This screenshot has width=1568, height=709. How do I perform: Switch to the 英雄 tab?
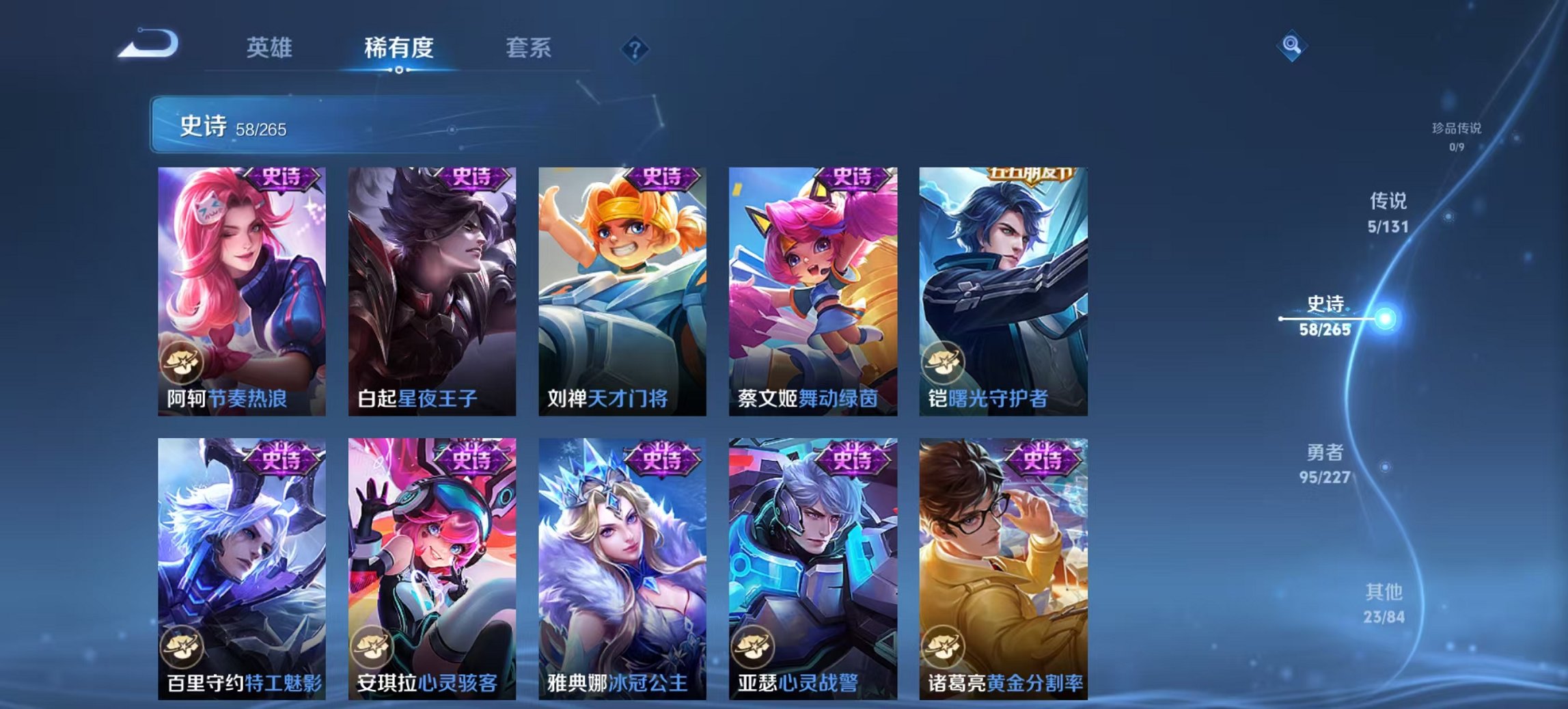271,49
